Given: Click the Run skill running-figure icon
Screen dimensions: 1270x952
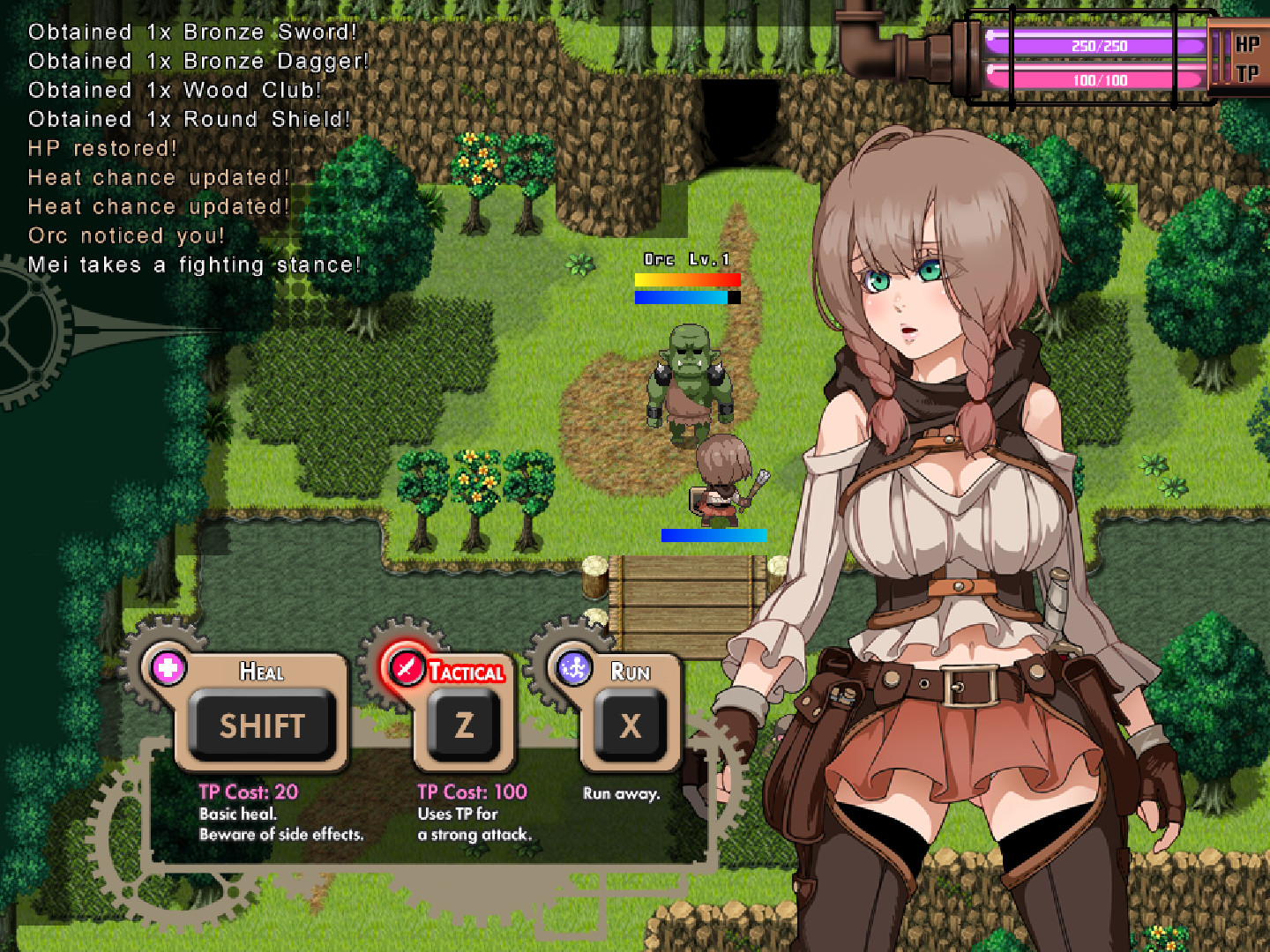Looking at the screenshot, I should pos(573,670).
